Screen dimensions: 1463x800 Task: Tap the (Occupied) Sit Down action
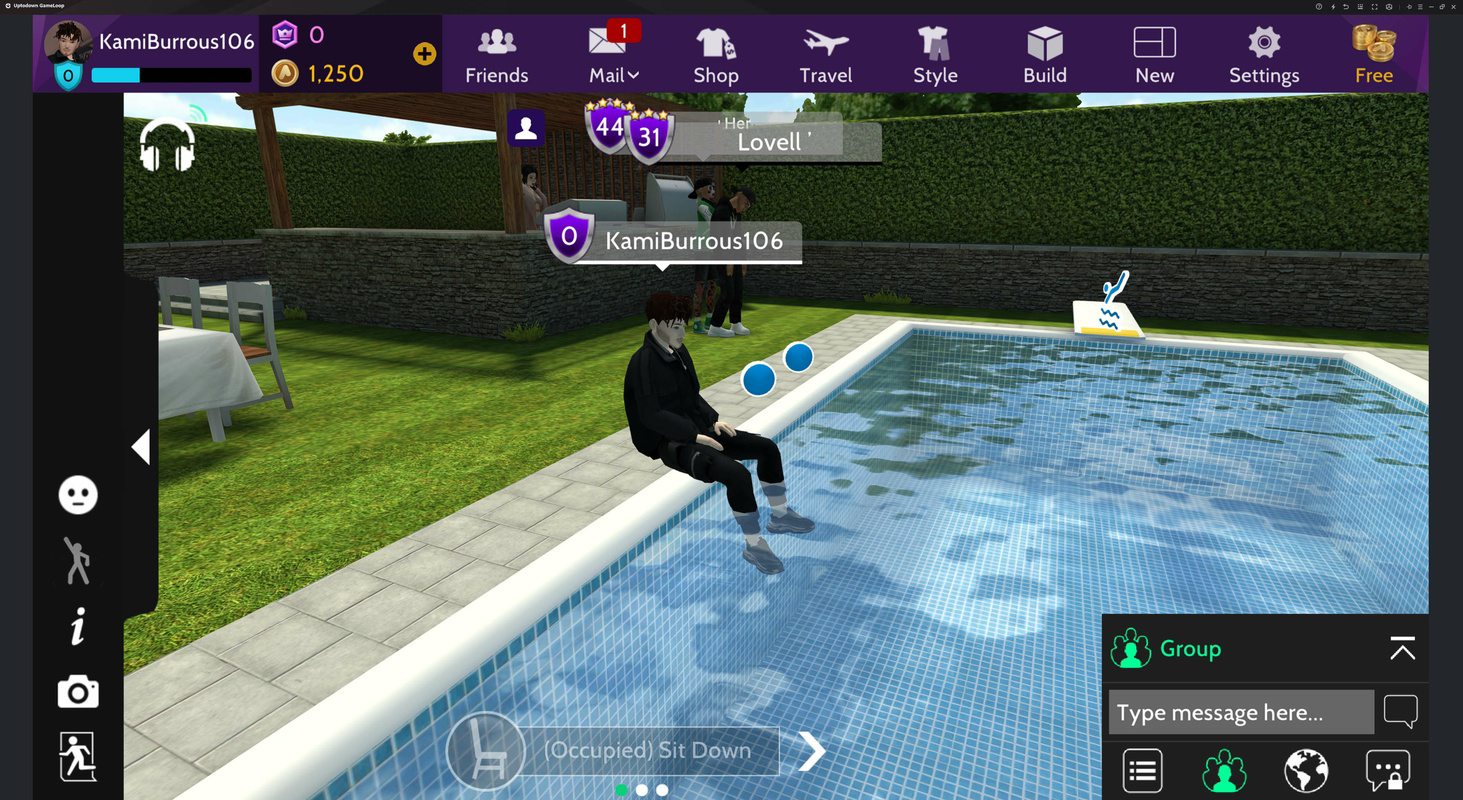(x=649, y=750)
